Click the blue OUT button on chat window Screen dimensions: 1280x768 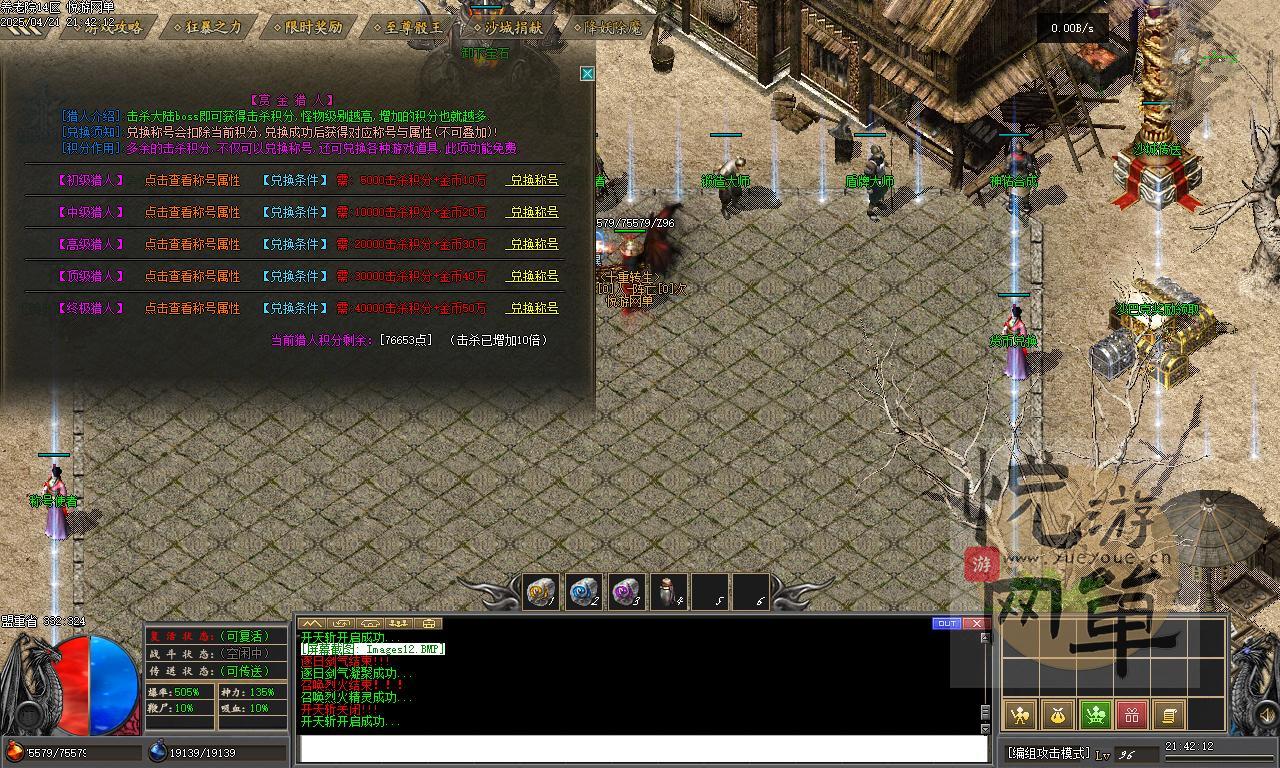(946, 624)
